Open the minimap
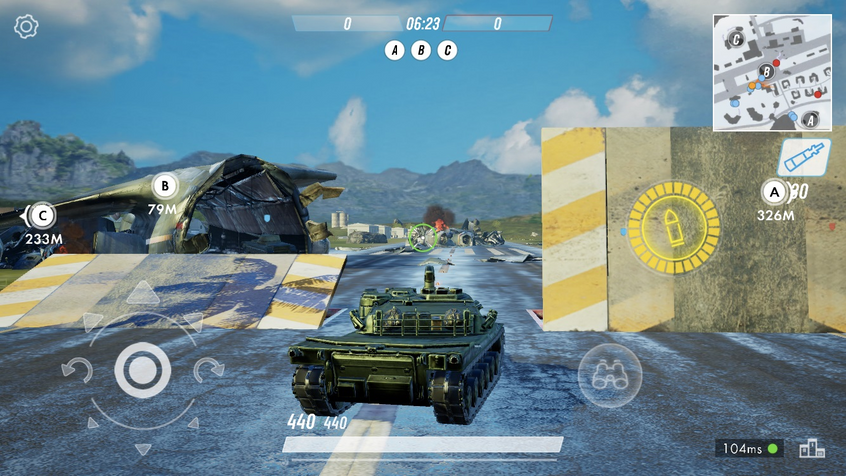This screenshot has height=476, width=846. point(772,72)
